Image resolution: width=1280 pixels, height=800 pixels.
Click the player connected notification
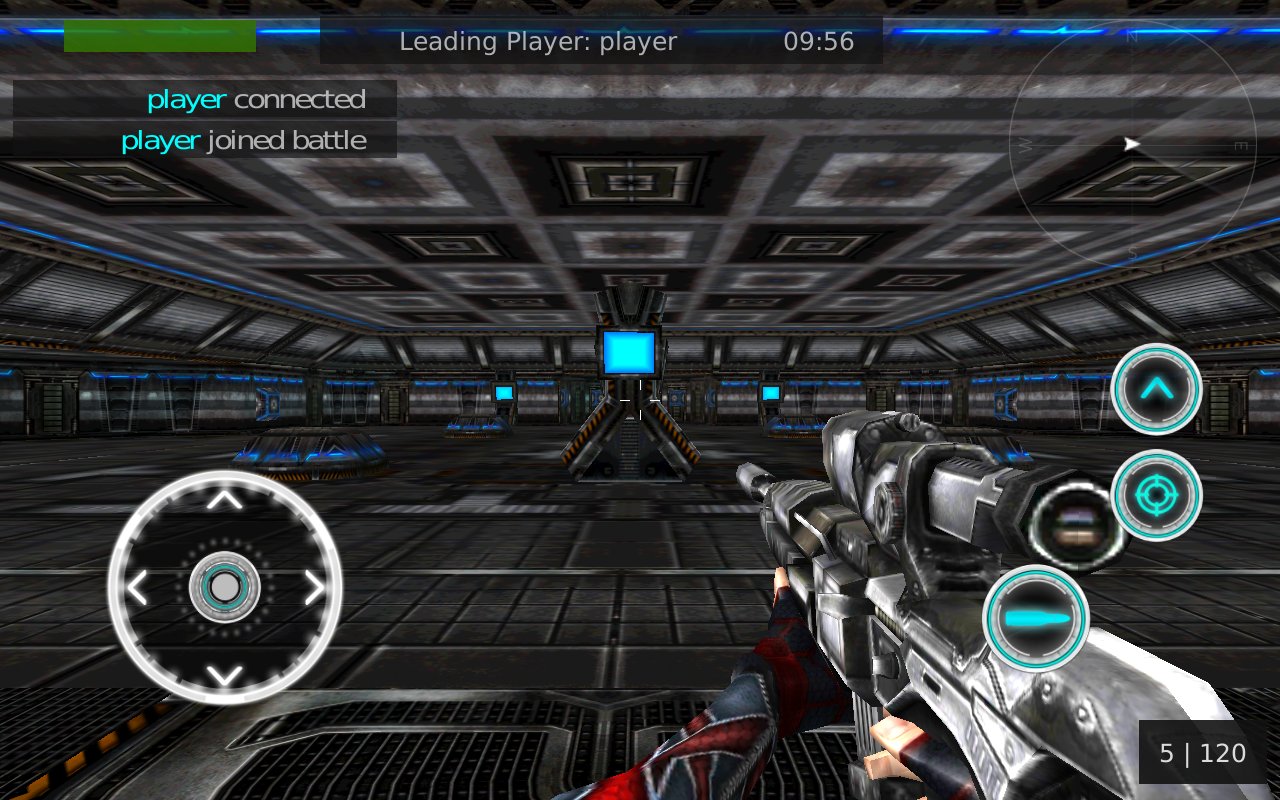[256, 99]
